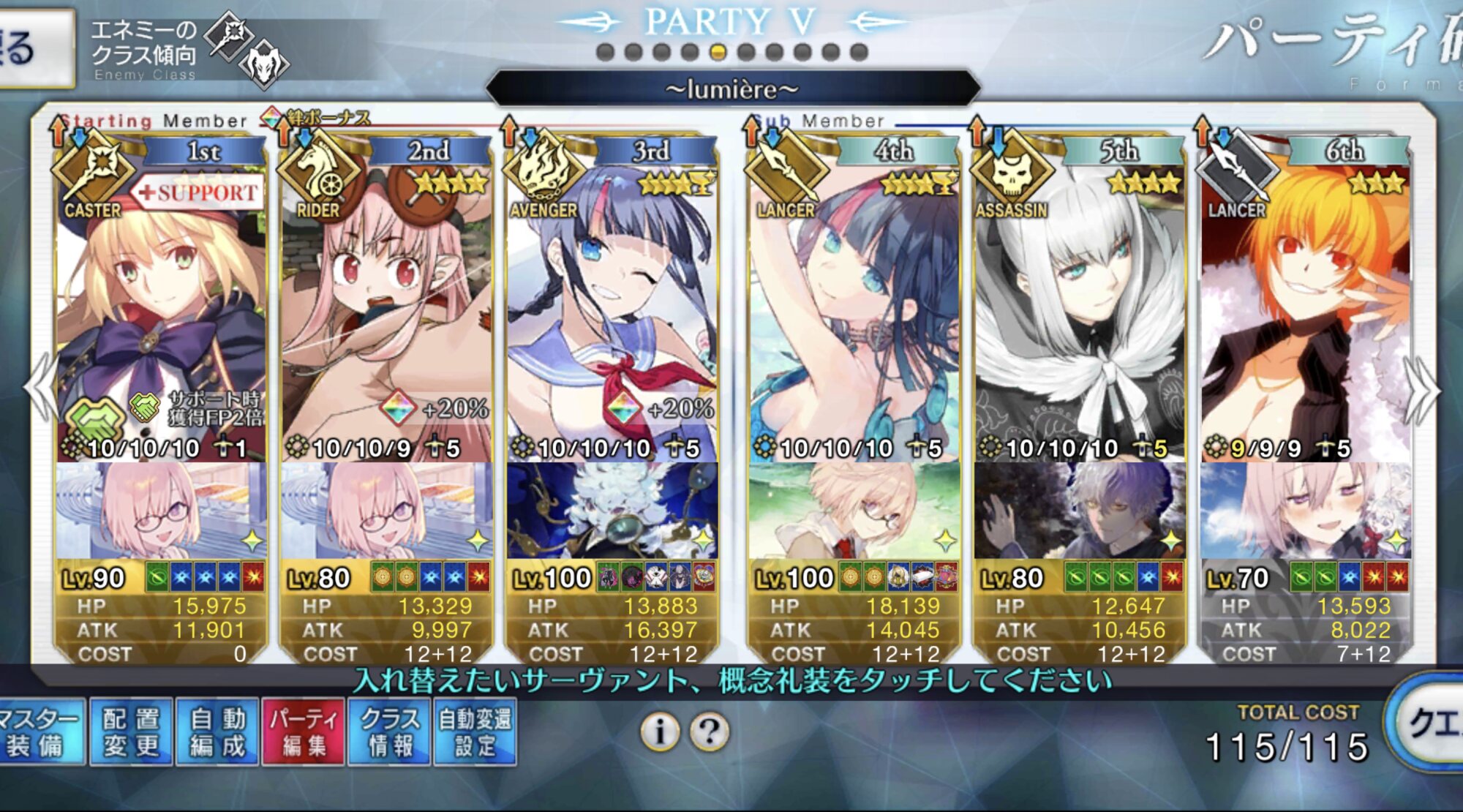Show the info 'i' button
The width and height of the screenshot is (1463, 812).
tap(660, 731)
